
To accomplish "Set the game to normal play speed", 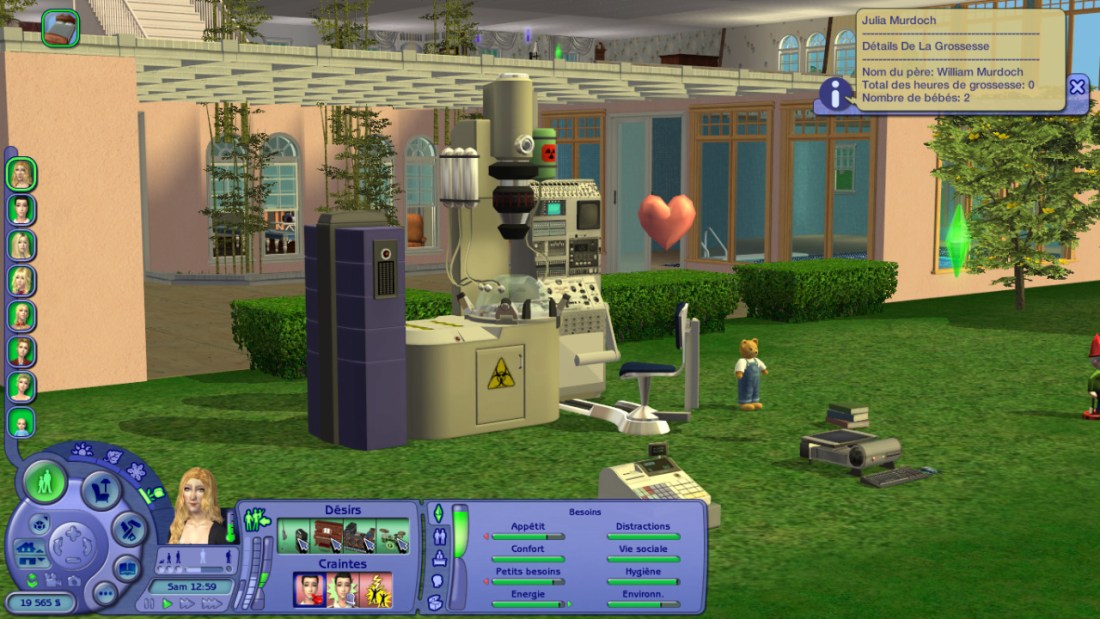I will 167,604.
